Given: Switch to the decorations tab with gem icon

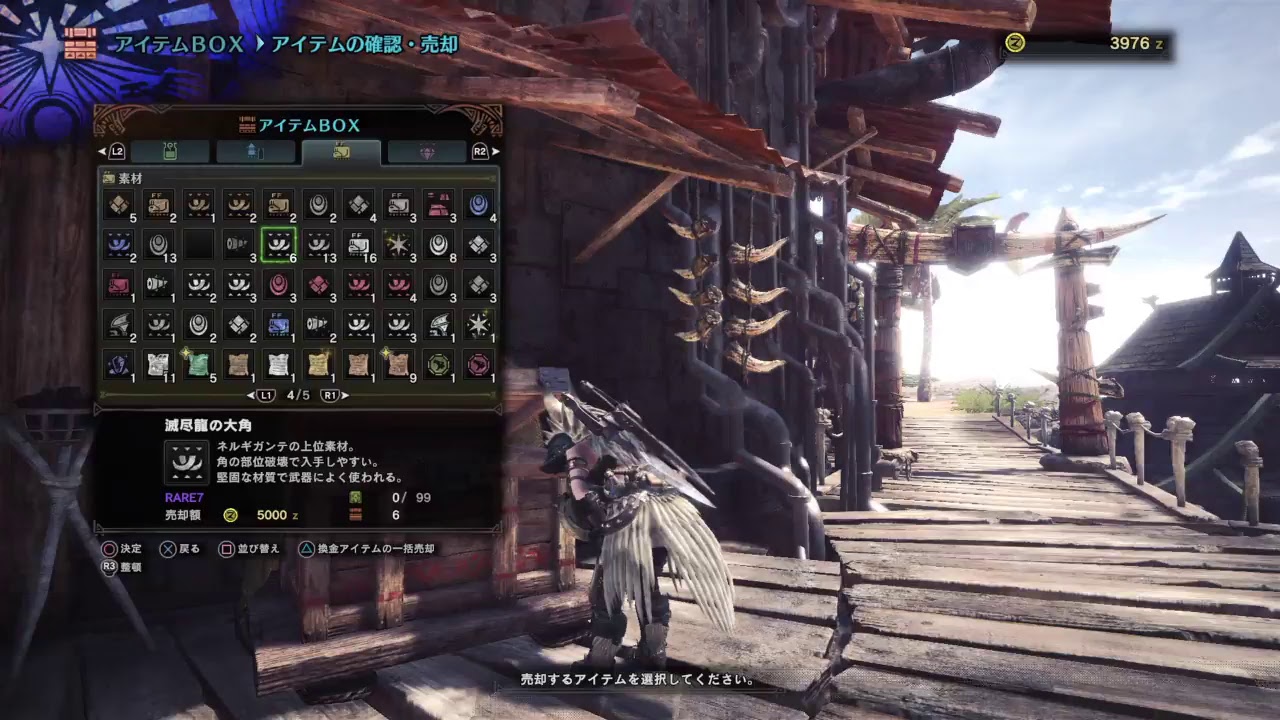Looking at the screenshot, I should (428, 152).
